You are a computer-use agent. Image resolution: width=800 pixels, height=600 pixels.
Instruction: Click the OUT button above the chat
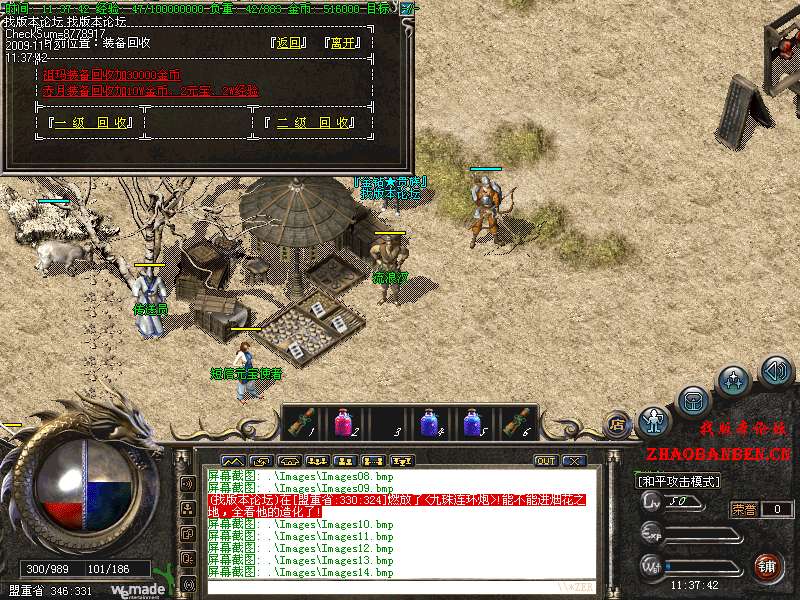pos(545,461)
